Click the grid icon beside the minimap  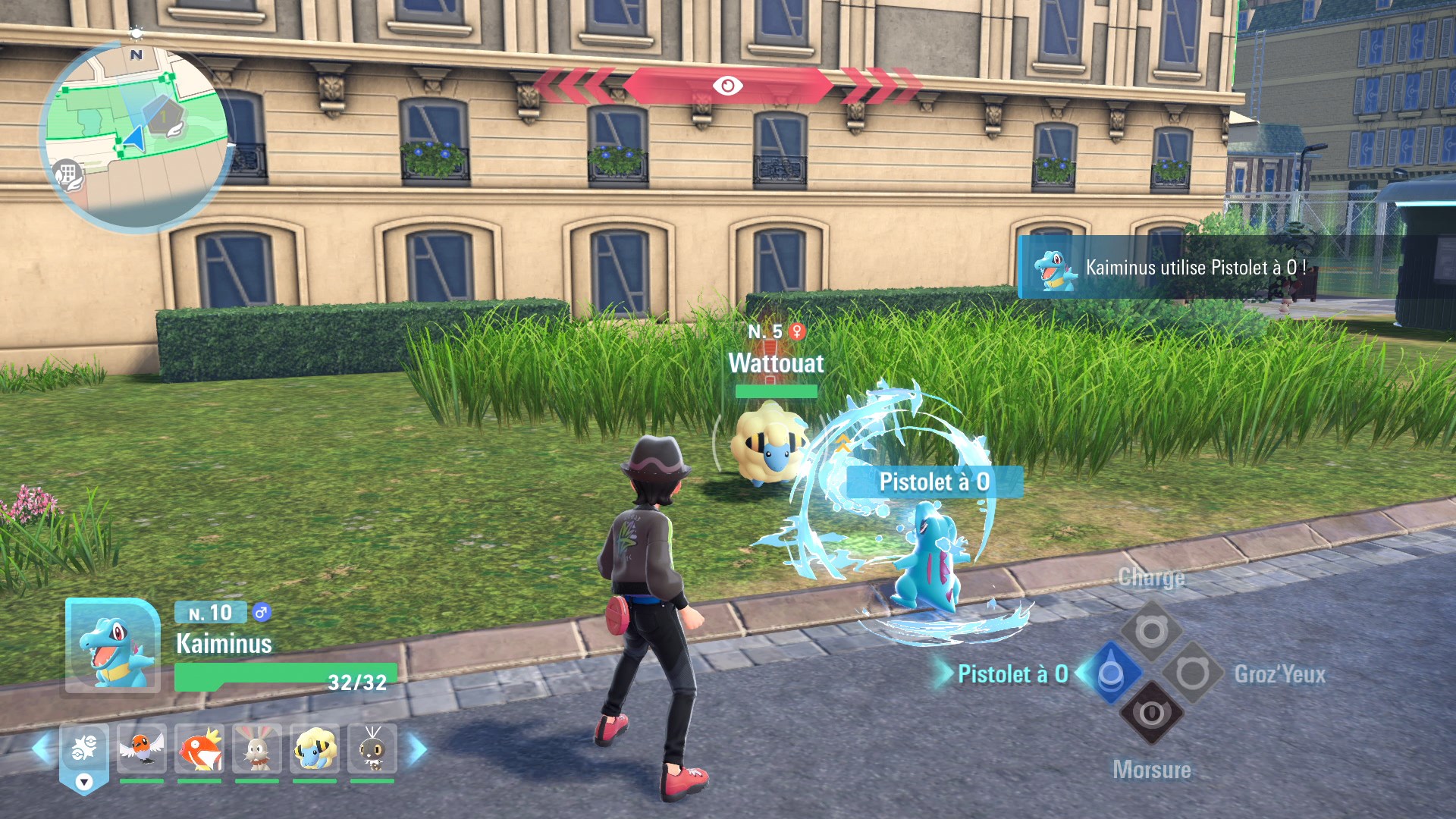click(x=67, y=174)
